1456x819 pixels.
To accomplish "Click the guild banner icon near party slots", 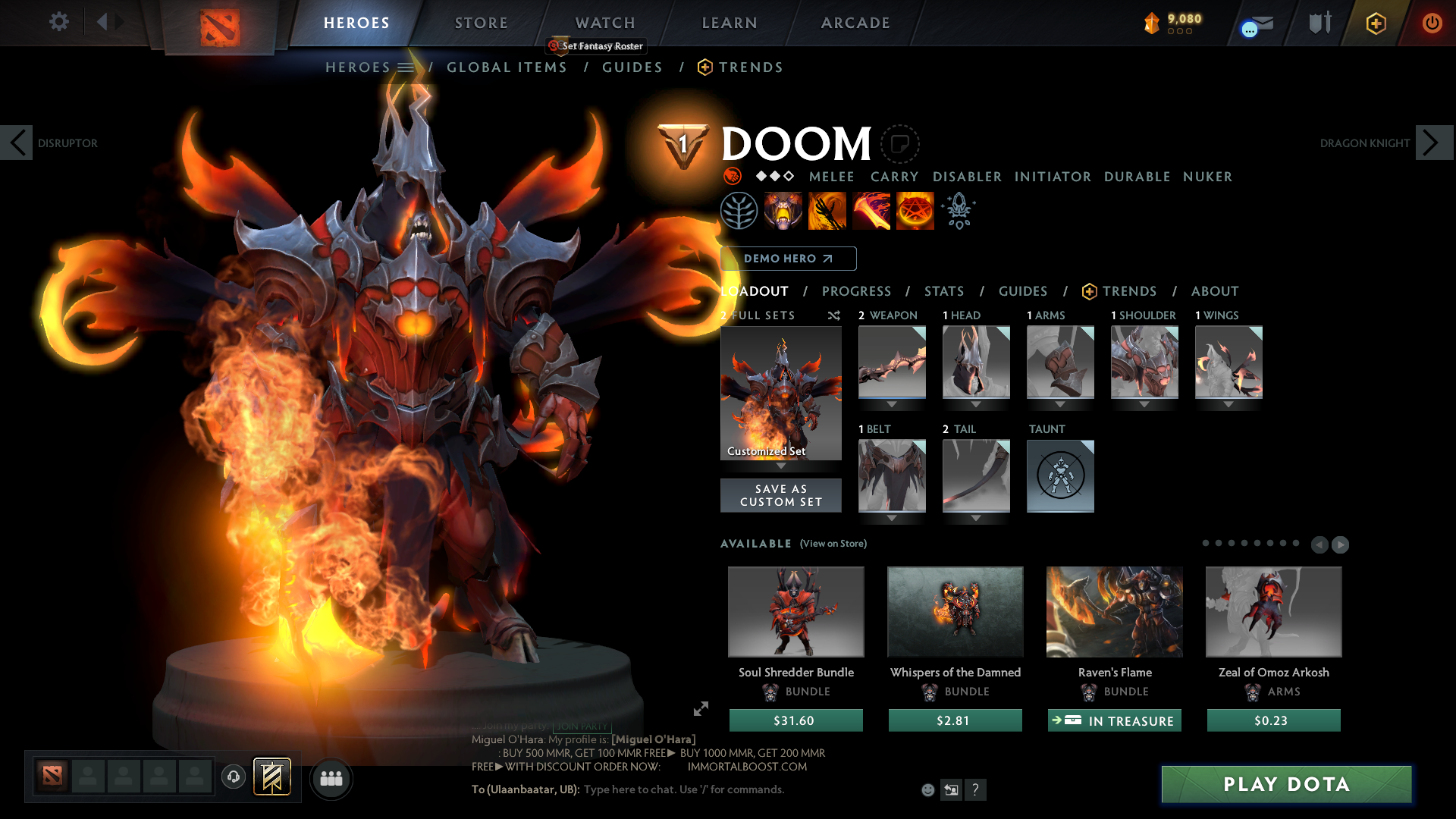I will (x=273, y=776).
